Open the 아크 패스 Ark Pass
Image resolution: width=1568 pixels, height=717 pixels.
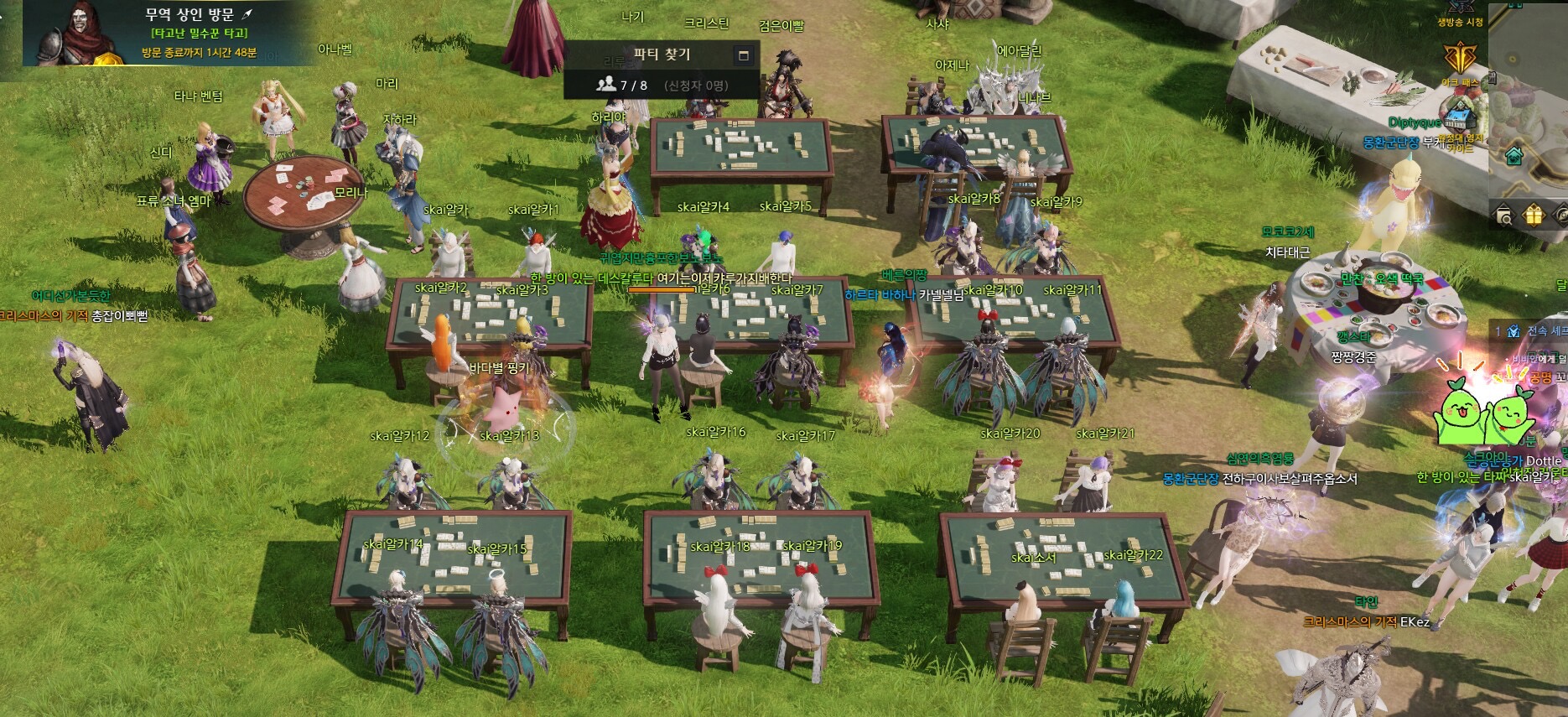click(1460, 60)
